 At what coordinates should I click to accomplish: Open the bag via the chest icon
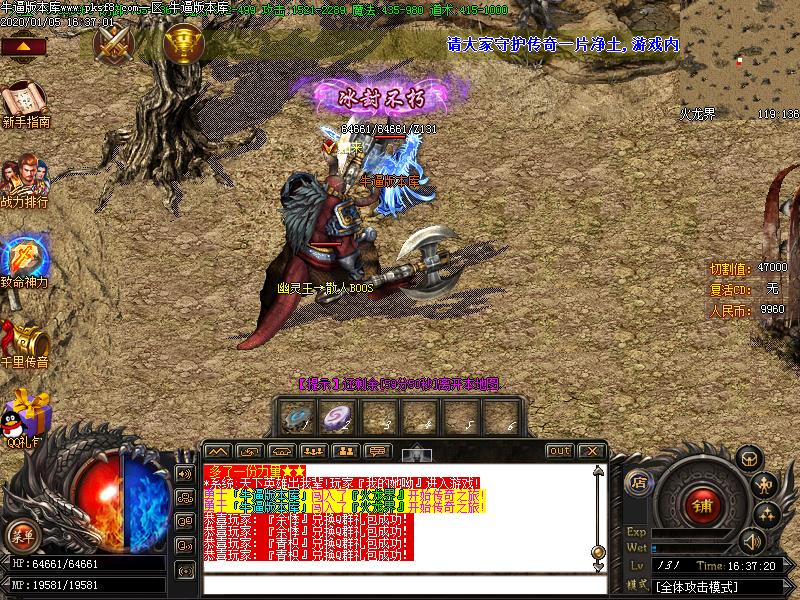[x=747, y=459]
